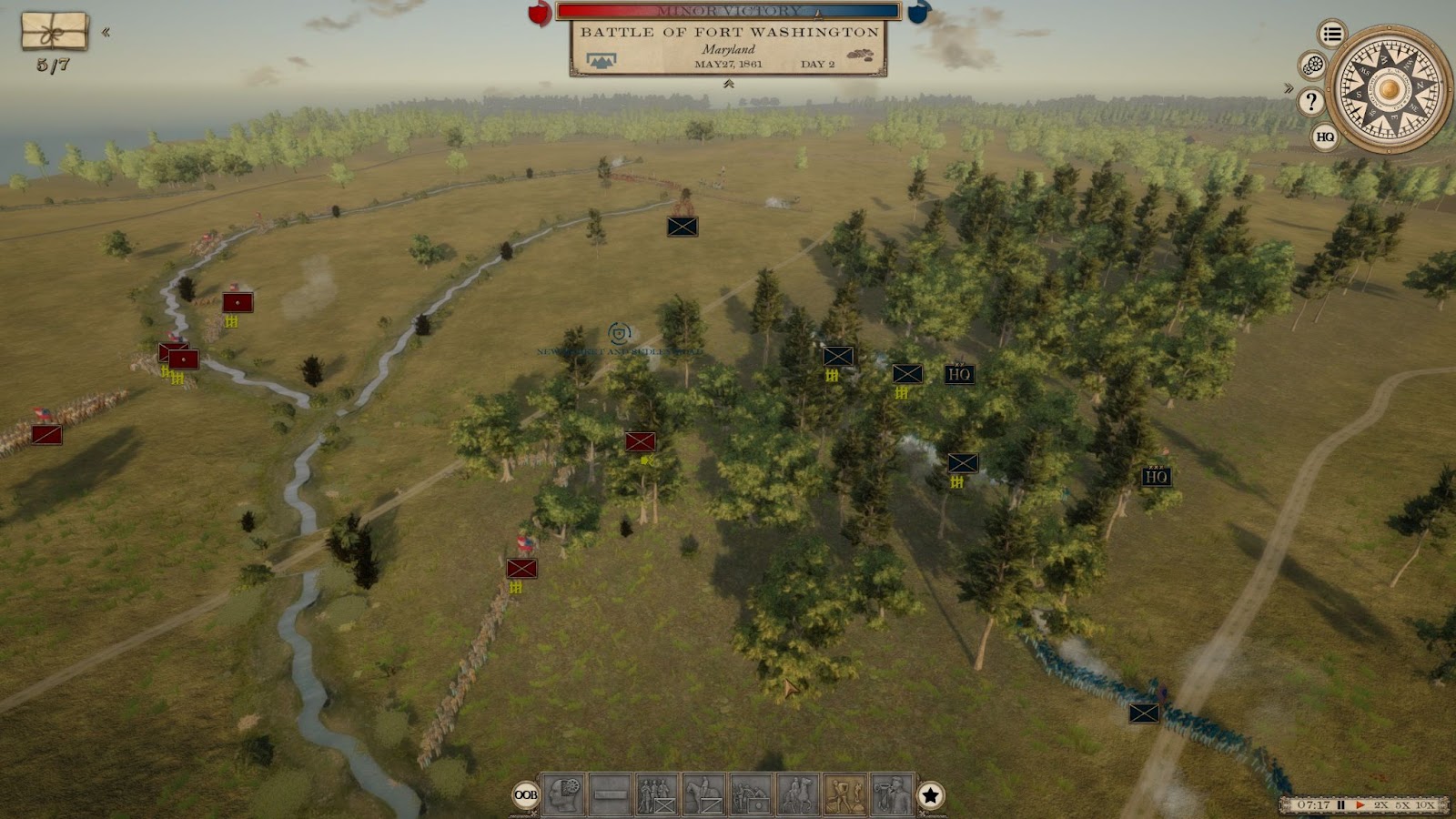The image size is (1456, 819).
Task: Click the line formation toolbar button
Action: coord(611,794)
